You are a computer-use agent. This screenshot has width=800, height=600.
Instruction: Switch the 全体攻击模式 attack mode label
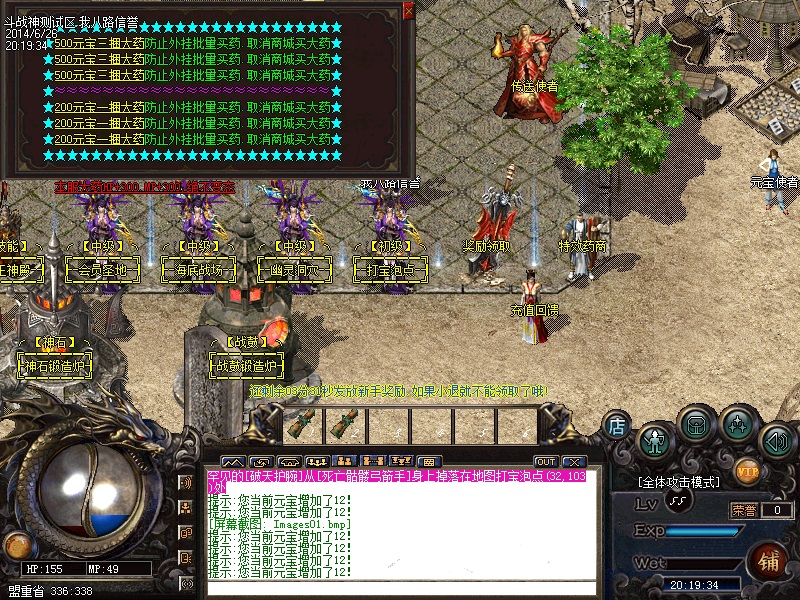point(679,482)
